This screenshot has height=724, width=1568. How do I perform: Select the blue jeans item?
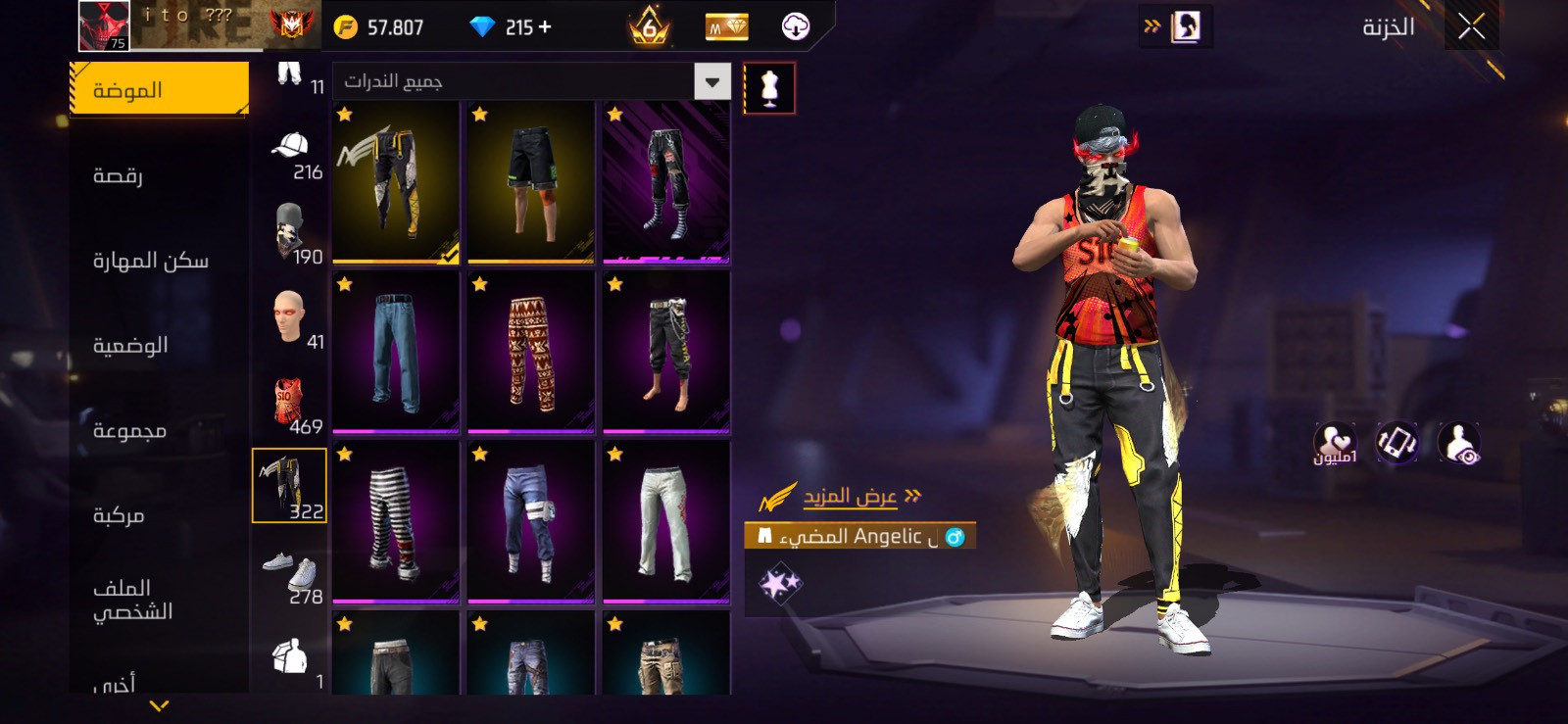tap(396, 352)
